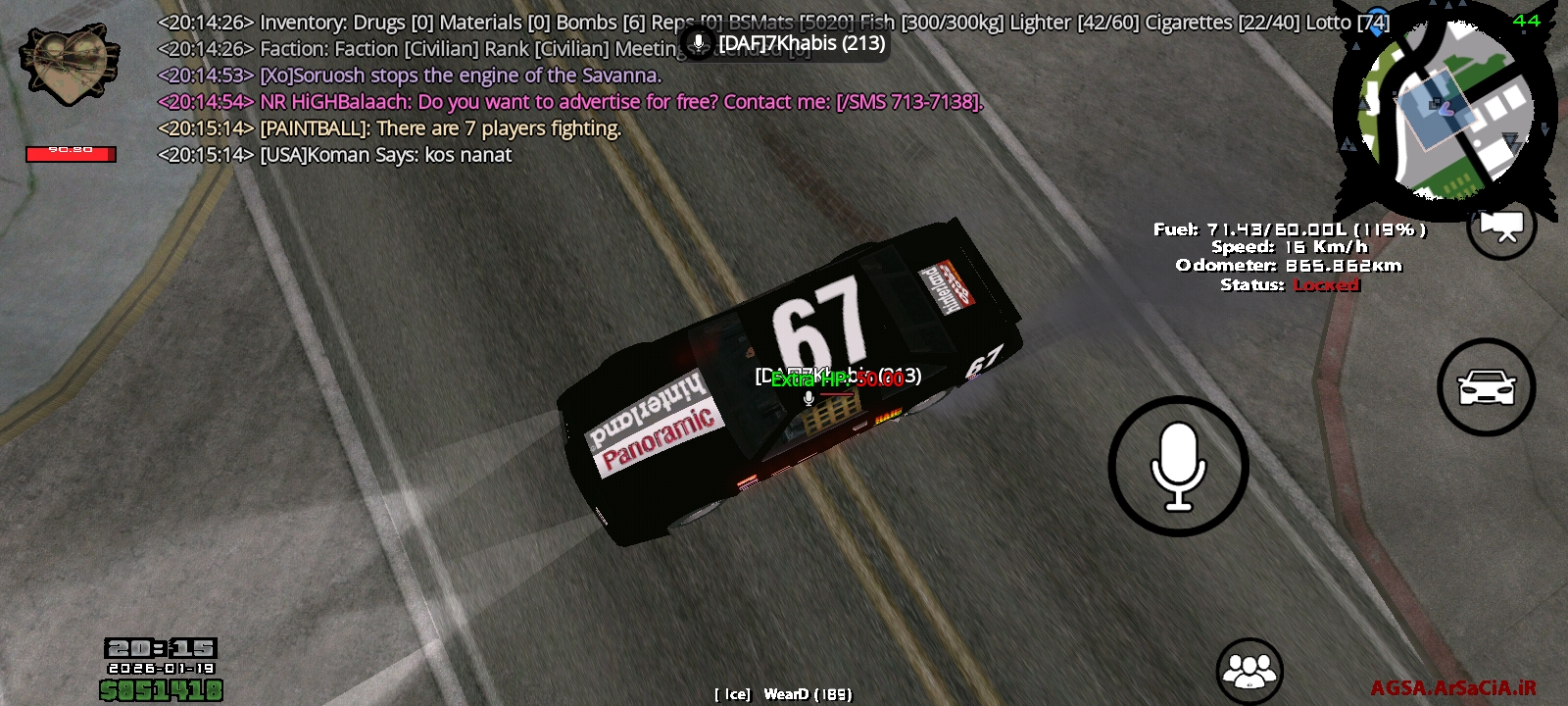The height and width of the screenshot is (706, 1568).
Task: Toggle the vehicle Locked status
Action: (x=1328, y=285)
